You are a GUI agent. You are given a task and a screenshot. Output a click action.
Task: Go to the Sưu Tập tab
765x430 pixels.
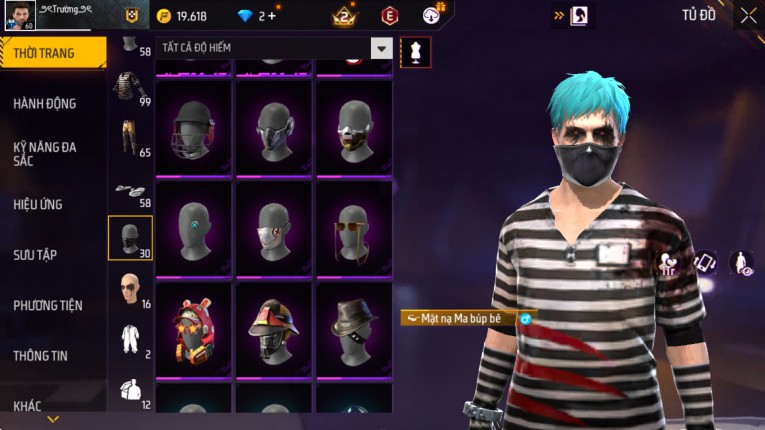35,255
